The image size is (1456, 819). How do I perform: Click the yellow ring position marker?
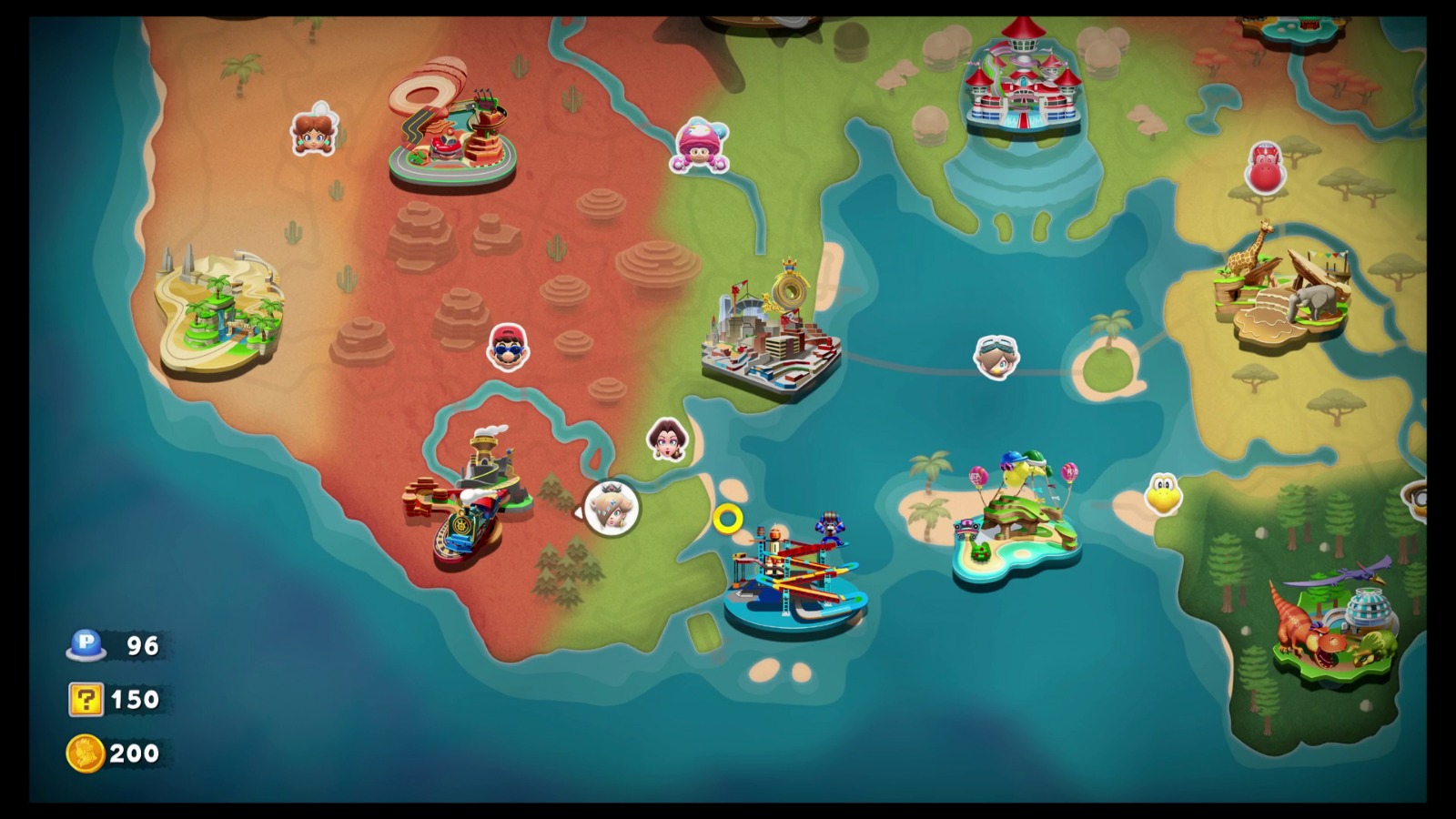pos(728,519)
